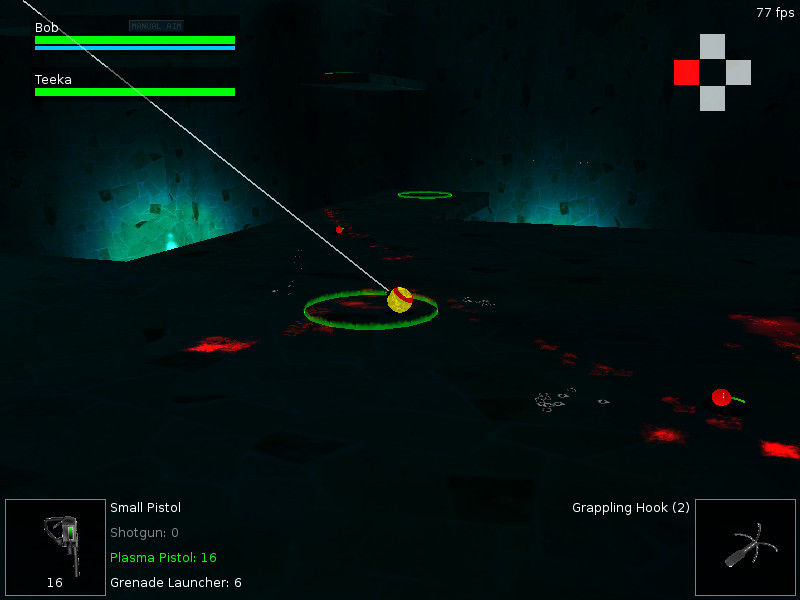Select the Grenade Launcher entry
800x600 pixels.
click(175, 582)
